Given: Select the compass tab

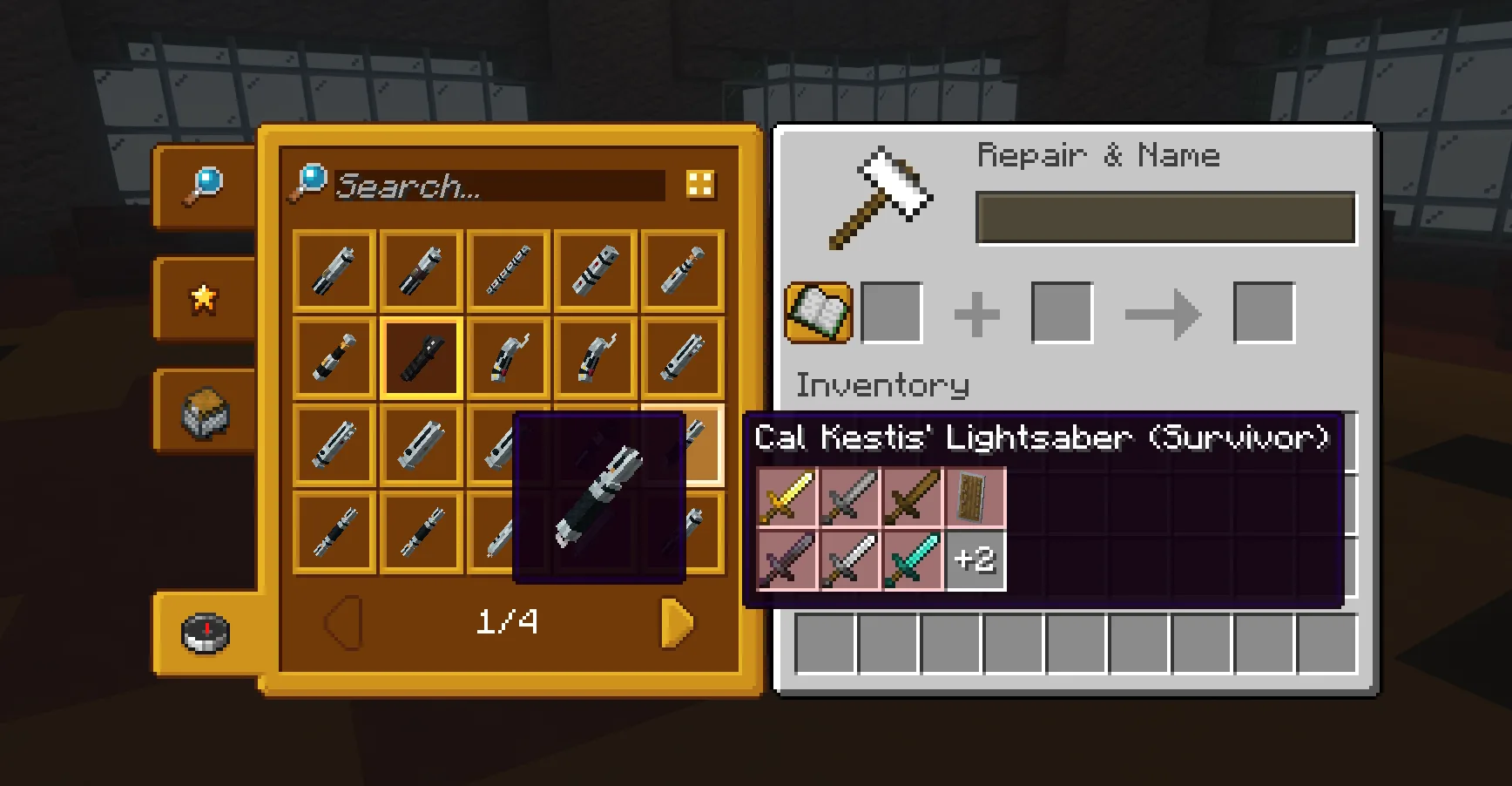Looking at the screenshot, I should (206, 634).
